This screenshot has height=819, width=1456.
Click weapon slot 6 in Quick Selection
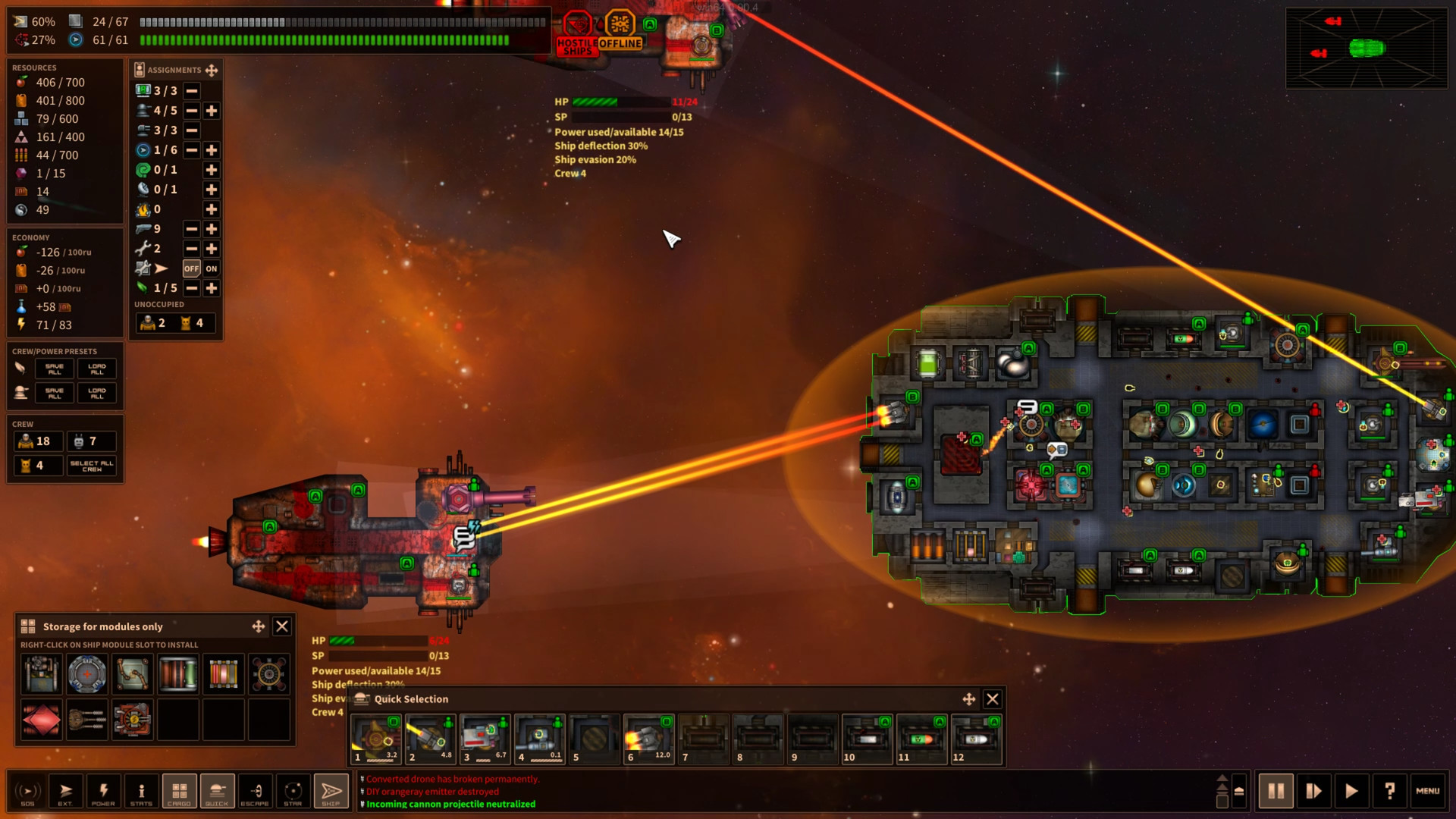point(648,738)
